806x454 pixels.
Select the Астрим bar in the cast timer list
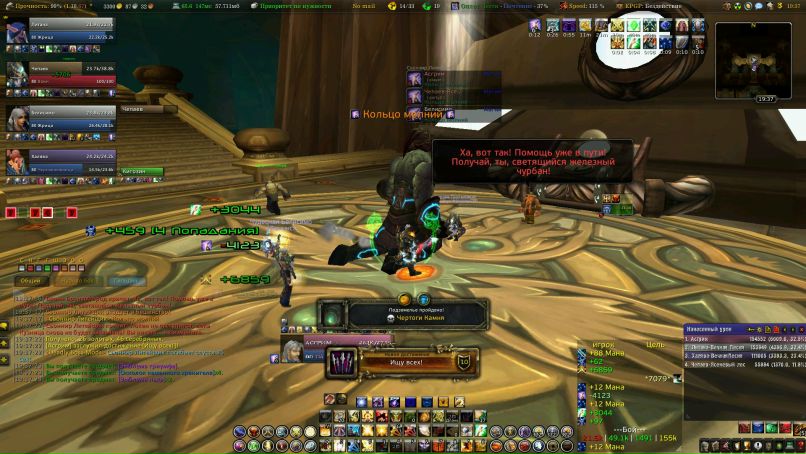(441, 74)
